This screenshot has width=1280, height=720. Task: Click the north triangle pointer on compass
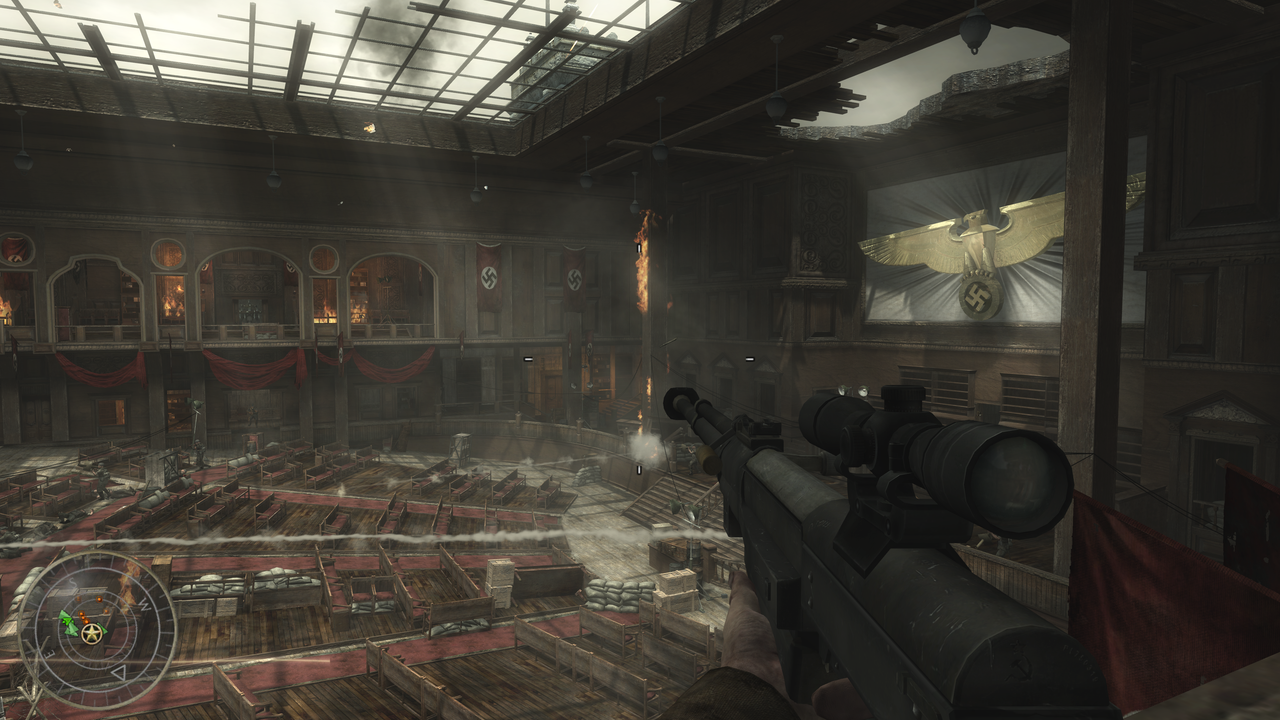click(x=119, y=674)
